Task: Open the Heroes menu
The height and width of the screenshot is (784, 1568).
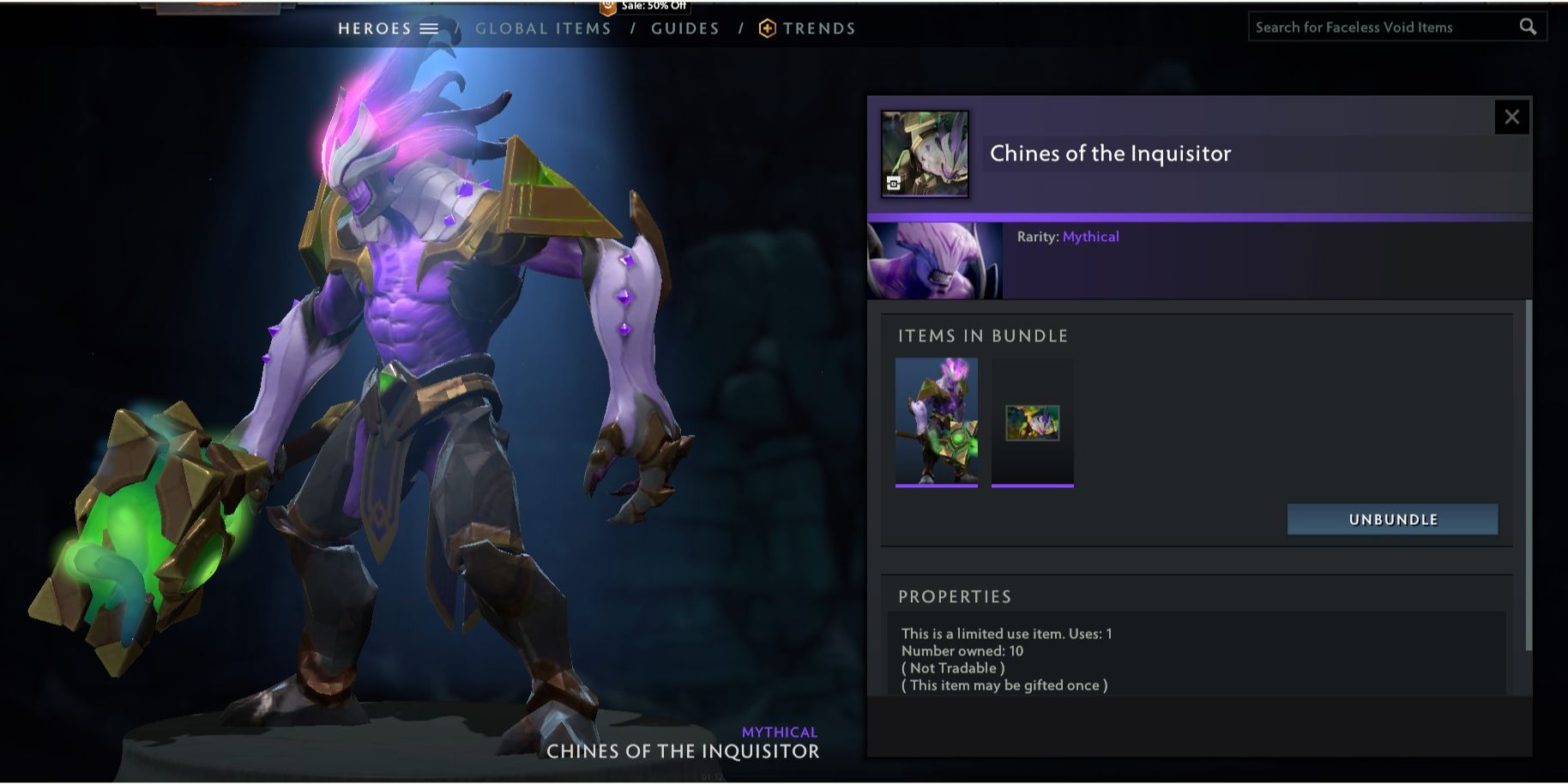Action: pyautogui.click(x=388, y=28)
